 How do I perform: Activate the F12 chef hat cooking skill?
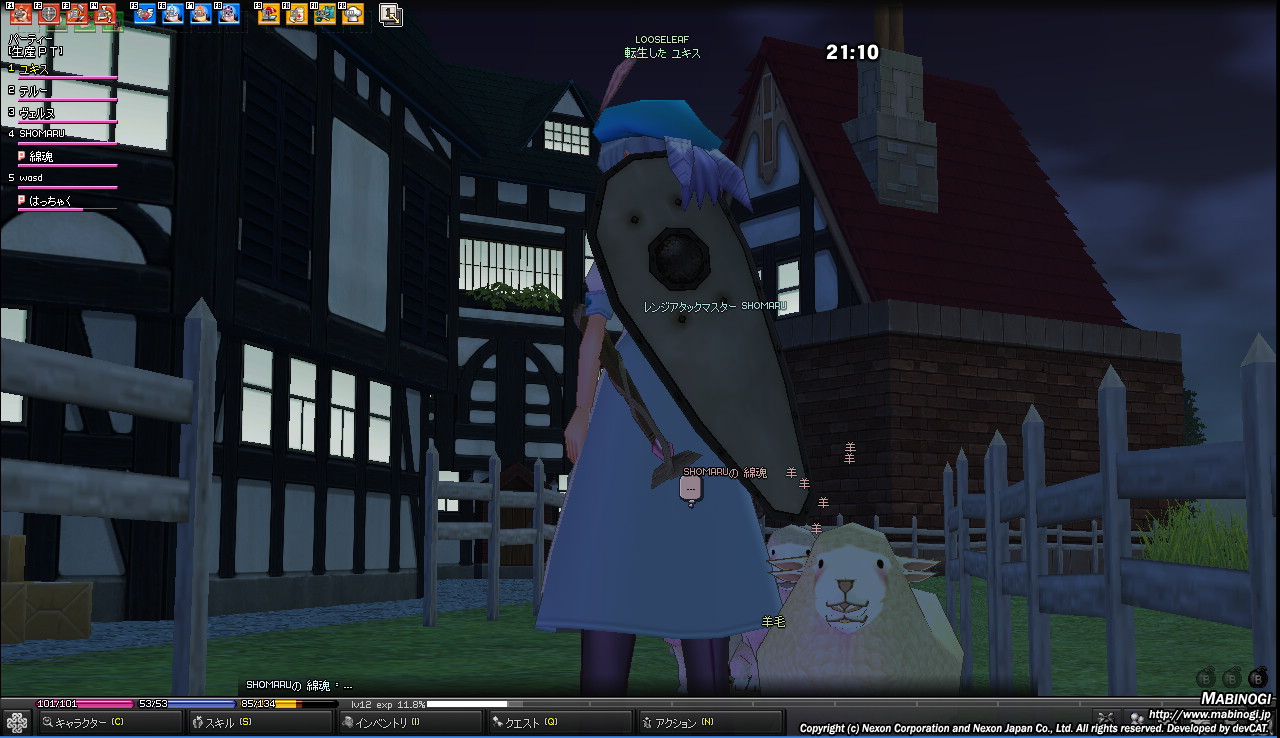point(353,14)
